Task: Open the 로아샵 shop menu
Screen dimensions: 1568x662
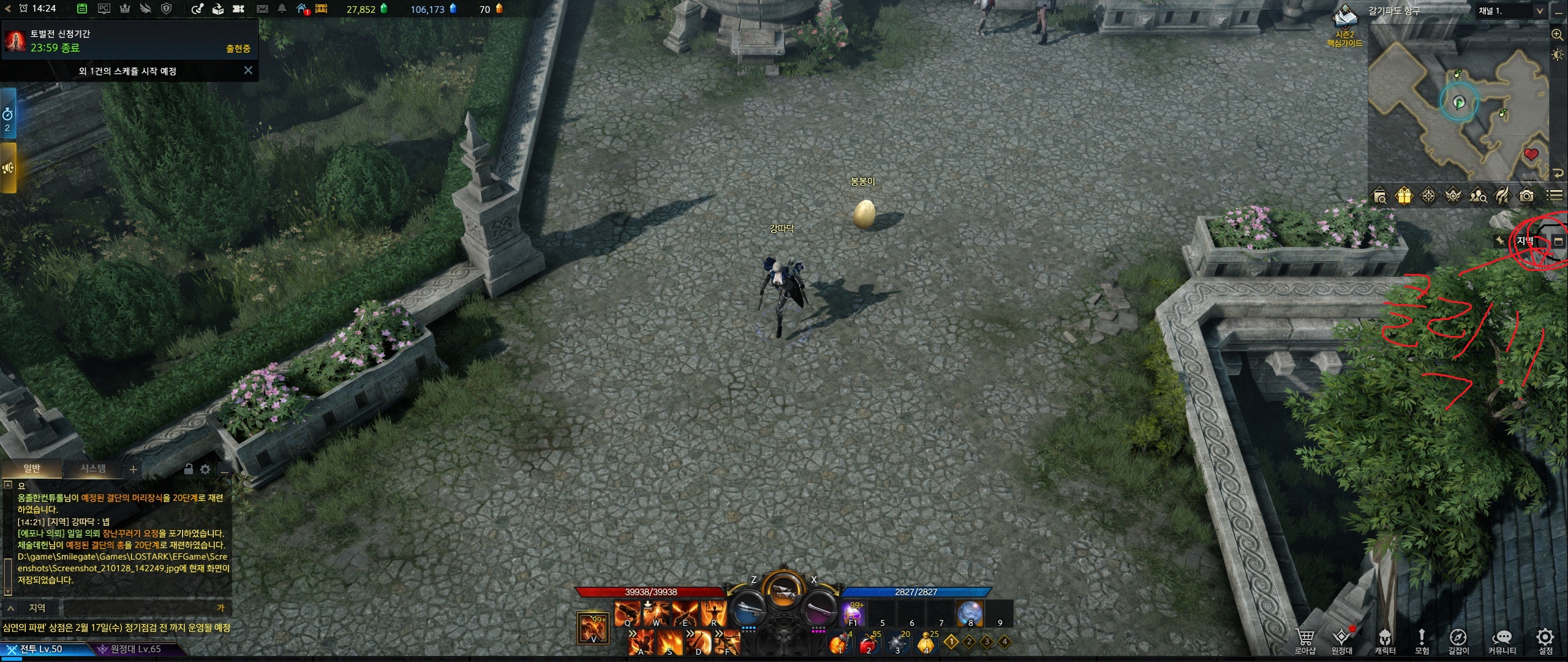Action: [1305, 641]
